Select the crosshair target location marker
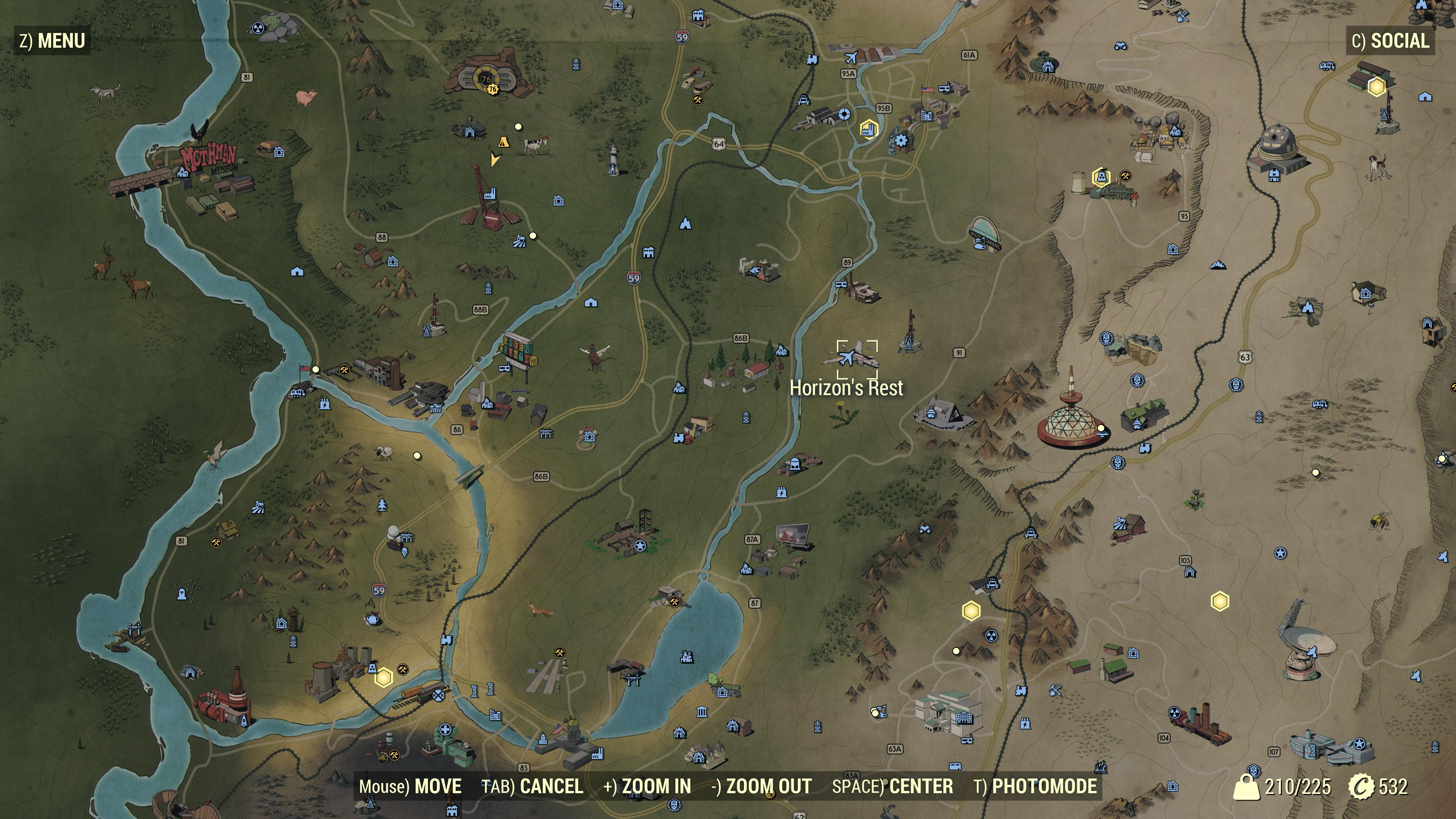 pyautogui.click(x=844, y=115)
